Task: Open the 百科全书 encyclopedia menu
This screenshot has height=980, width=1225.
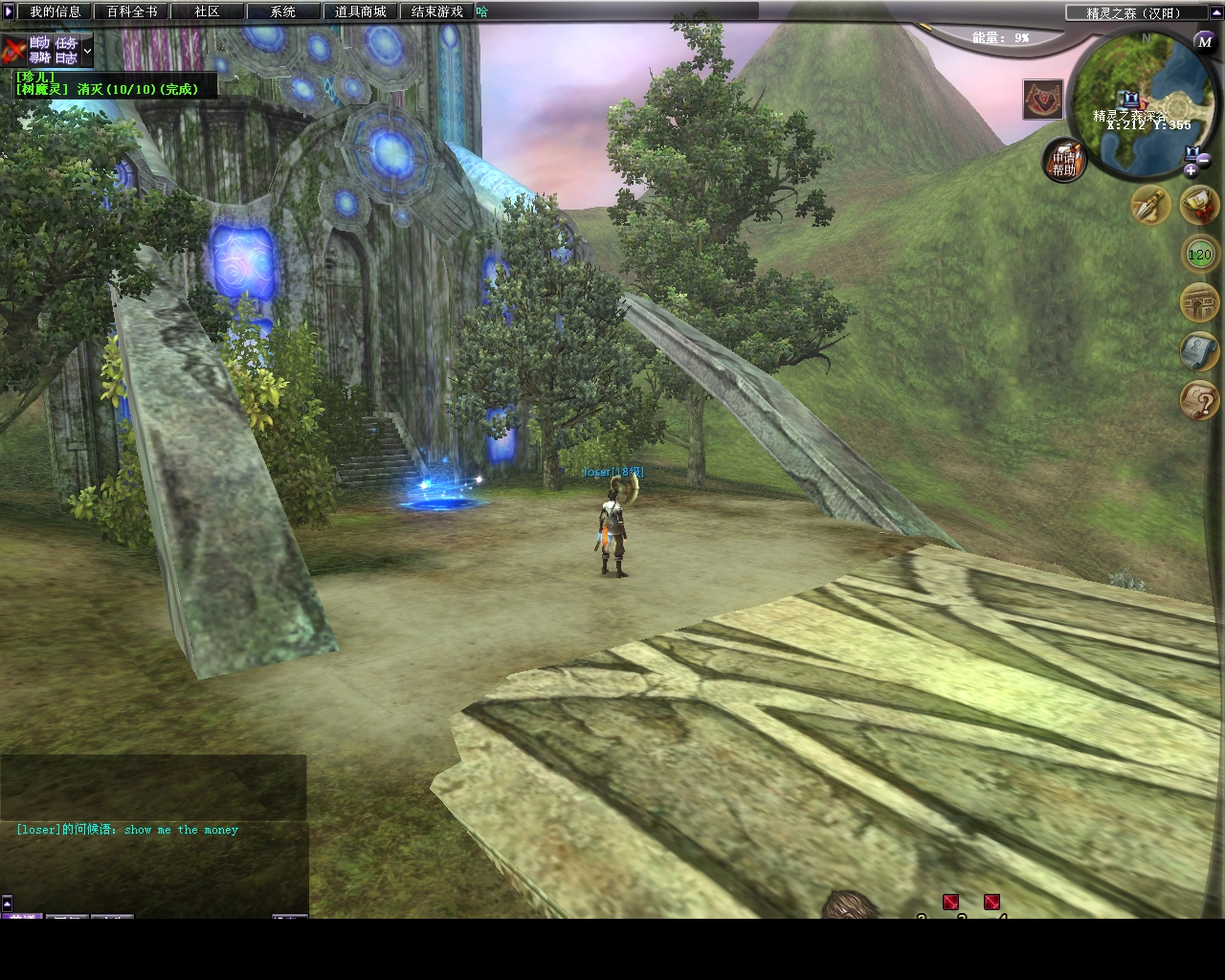Action: point(131,11)
